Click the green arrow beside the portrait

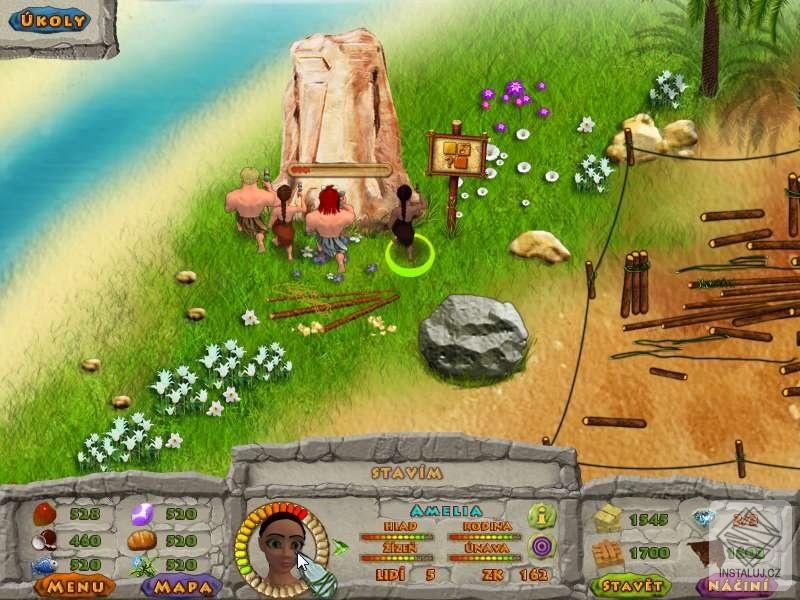tap(342, 547)
